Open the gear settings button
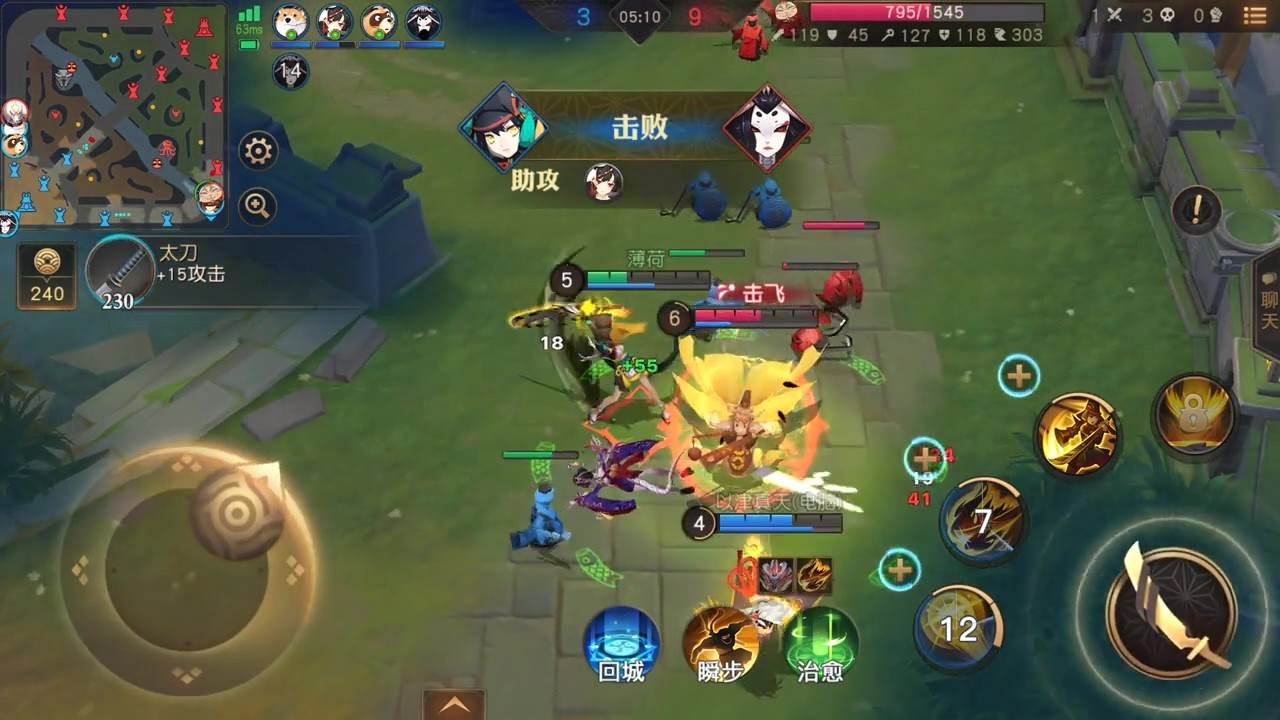This screenshot has height=720, width=1280. (258, 152)
